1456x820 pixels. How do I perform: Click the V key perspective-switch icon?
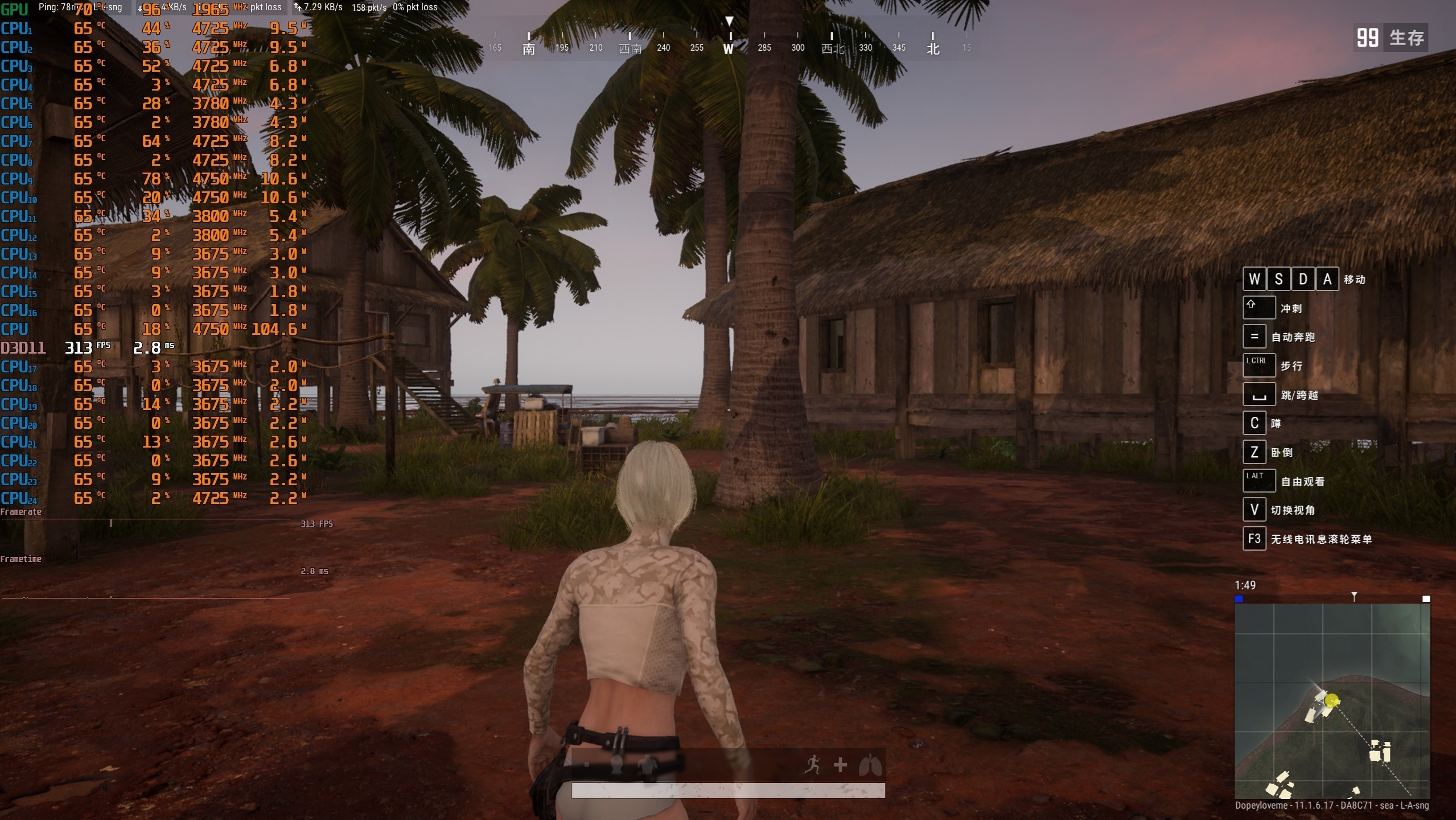tap(1254, 509)
